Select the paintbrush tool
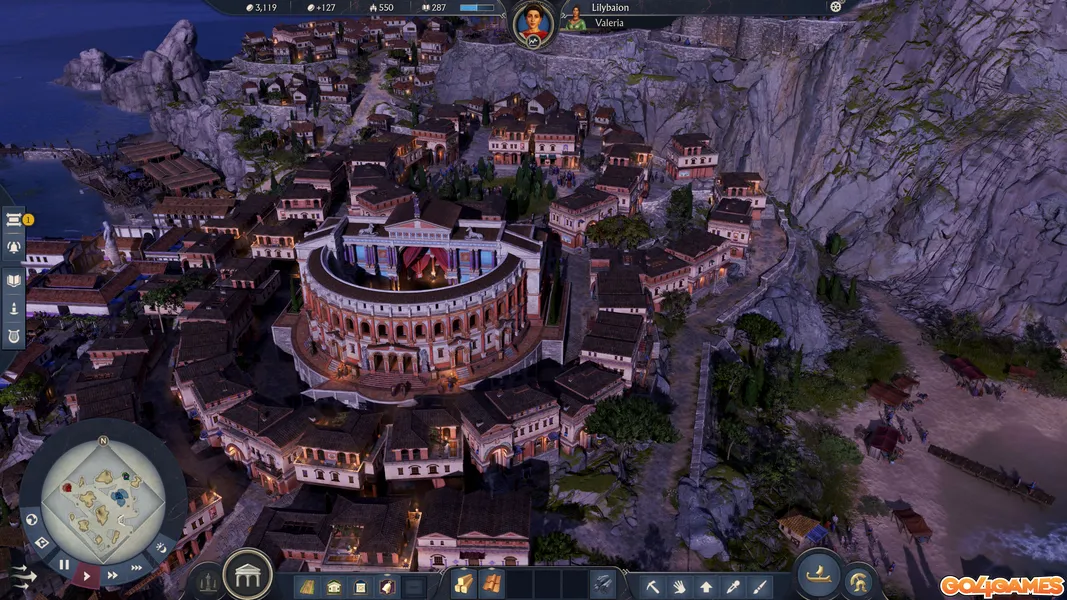 759,586
